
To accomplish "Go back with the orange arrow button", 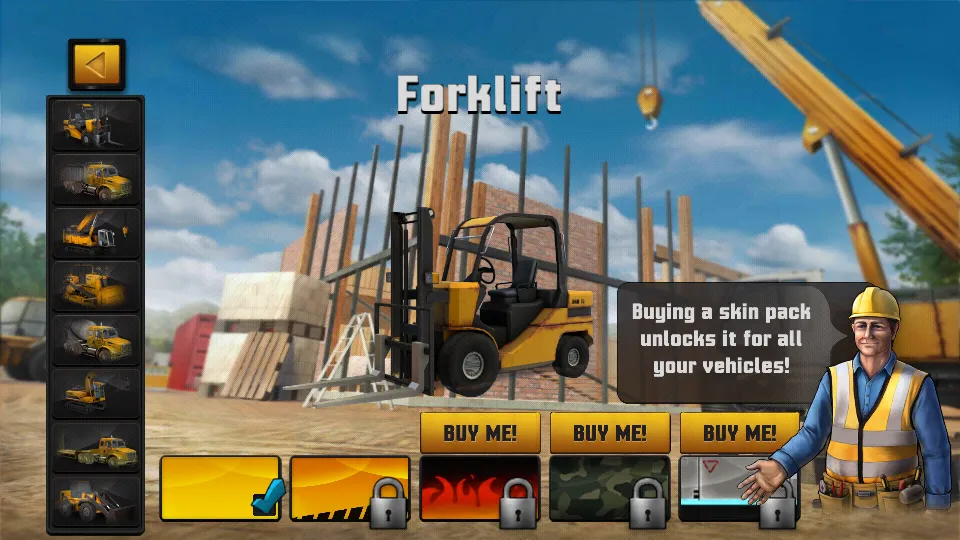I will point(96,65).
